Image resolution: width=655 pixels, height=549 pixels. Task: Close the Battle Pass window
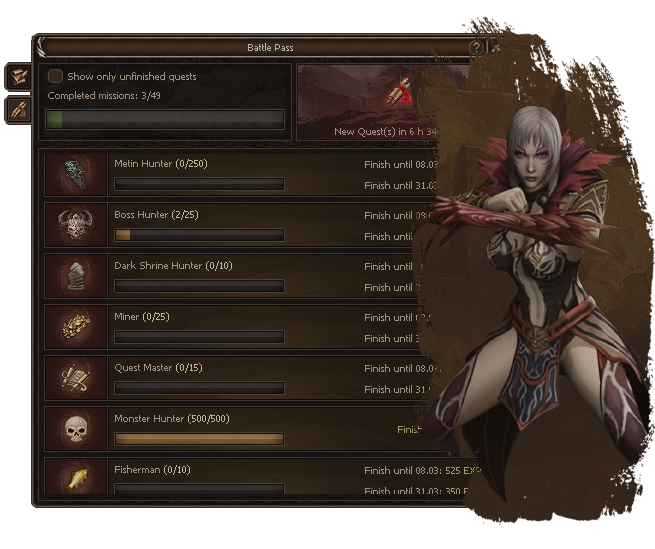coord(495,47)
